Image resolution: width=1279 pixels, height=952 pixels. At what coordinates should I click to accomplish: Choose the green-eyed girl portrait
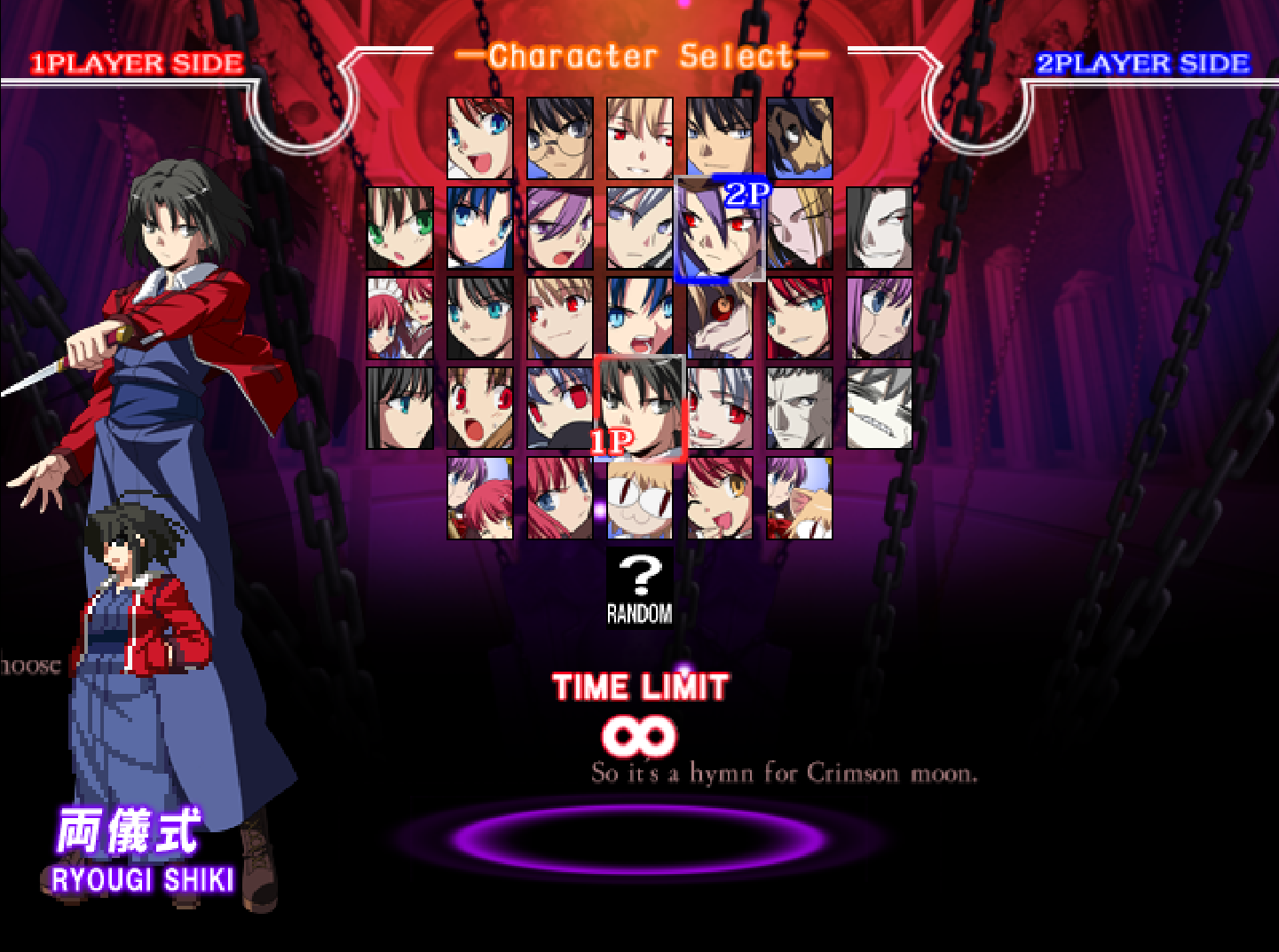point(400,228)
